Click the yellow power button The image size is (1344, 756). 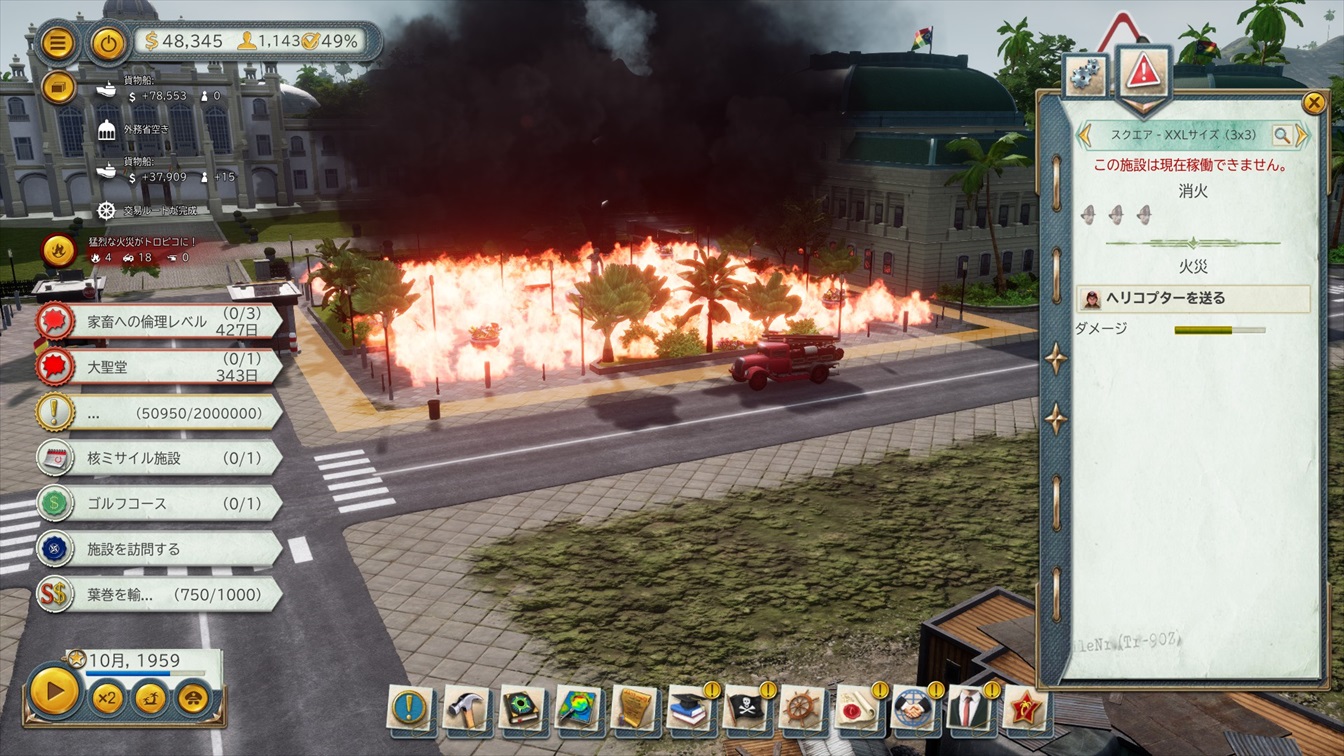coord(108,43)
